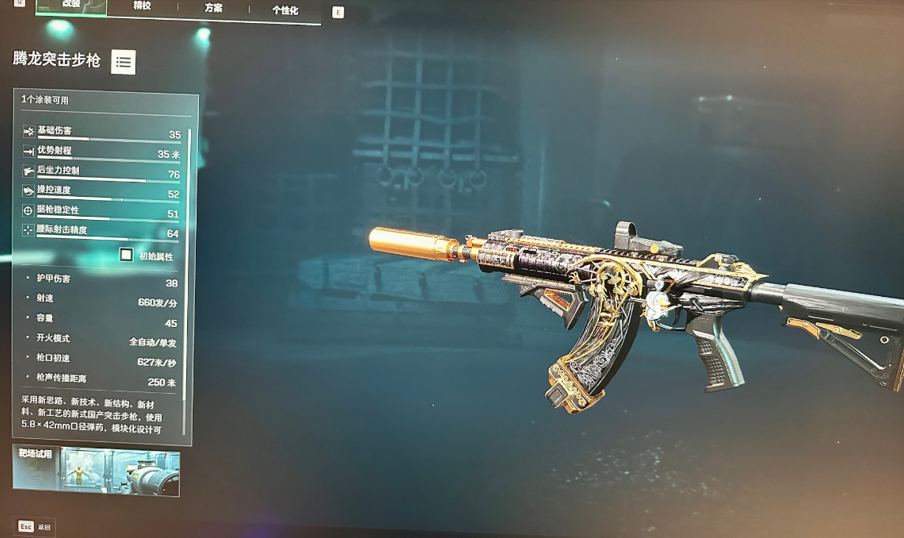
Task: Open the 靶场试用 firing range thumbnail
Action: tap(96, 471)
